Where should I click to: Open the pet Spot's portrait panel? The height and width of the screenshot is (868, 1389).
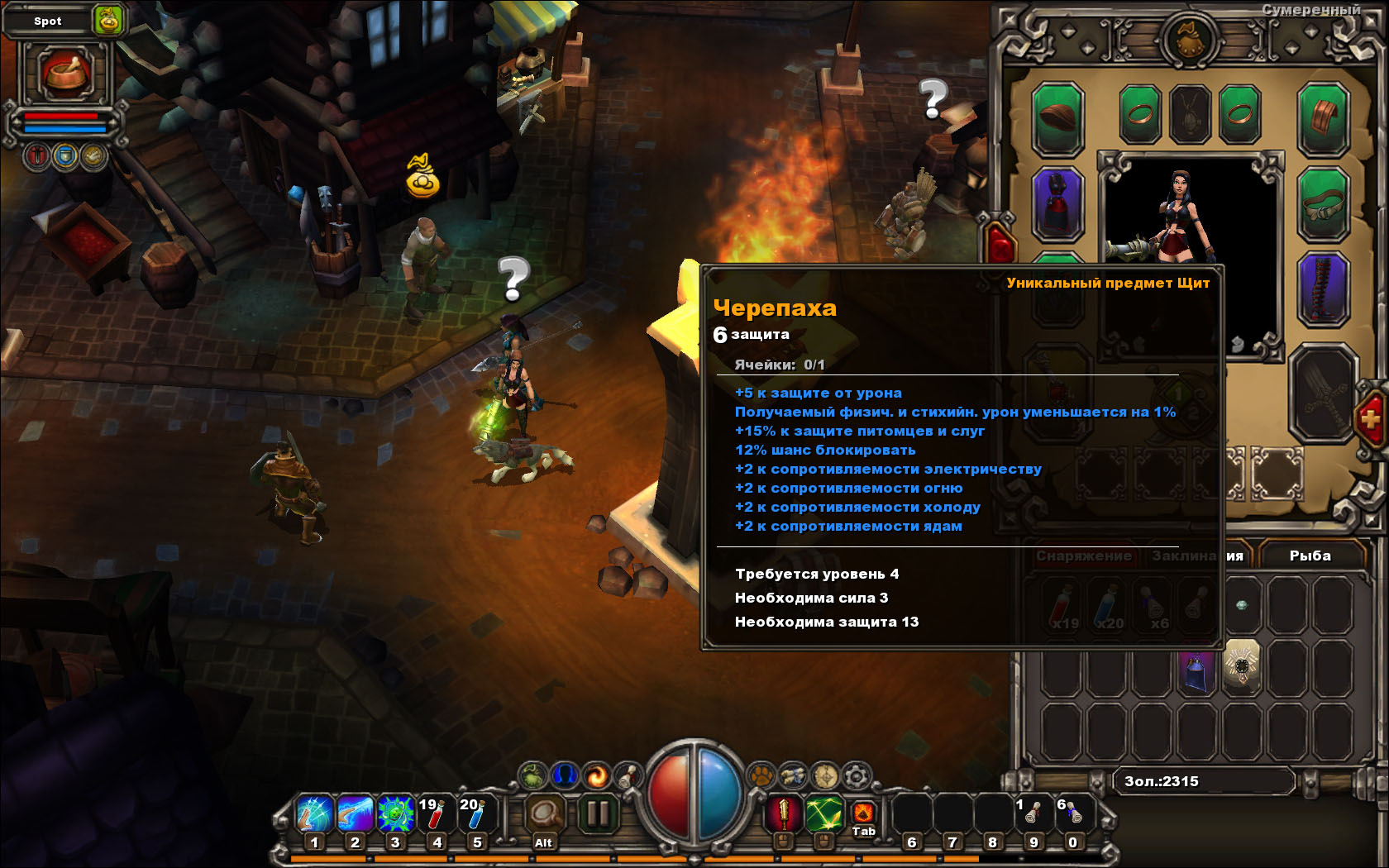[66, 73]
